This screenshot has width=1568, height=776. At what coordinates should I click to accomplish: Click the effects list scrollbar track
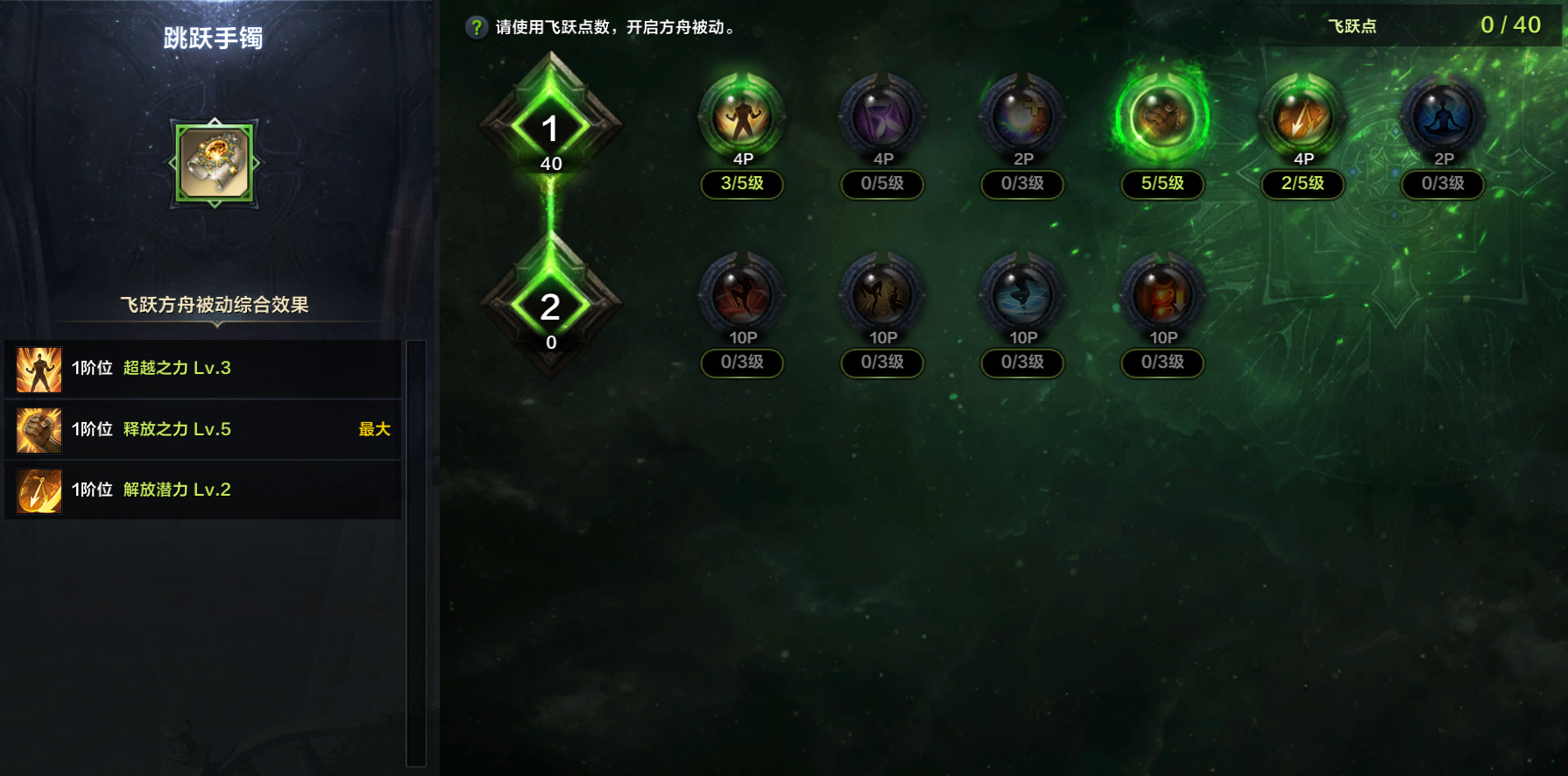click(416, 554)
